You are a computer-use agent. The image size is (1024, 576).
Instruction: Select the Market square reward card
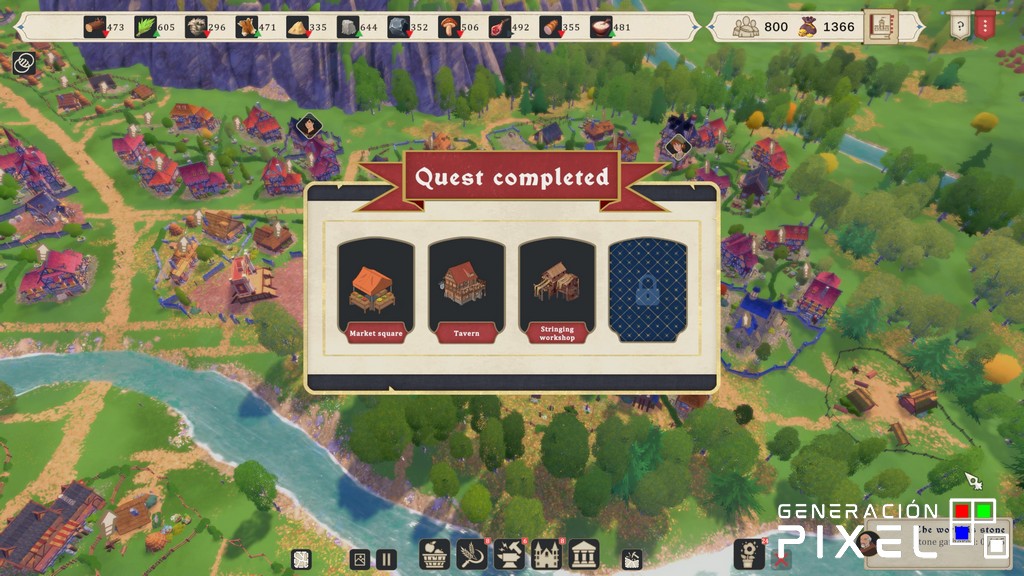click(376, 291)
